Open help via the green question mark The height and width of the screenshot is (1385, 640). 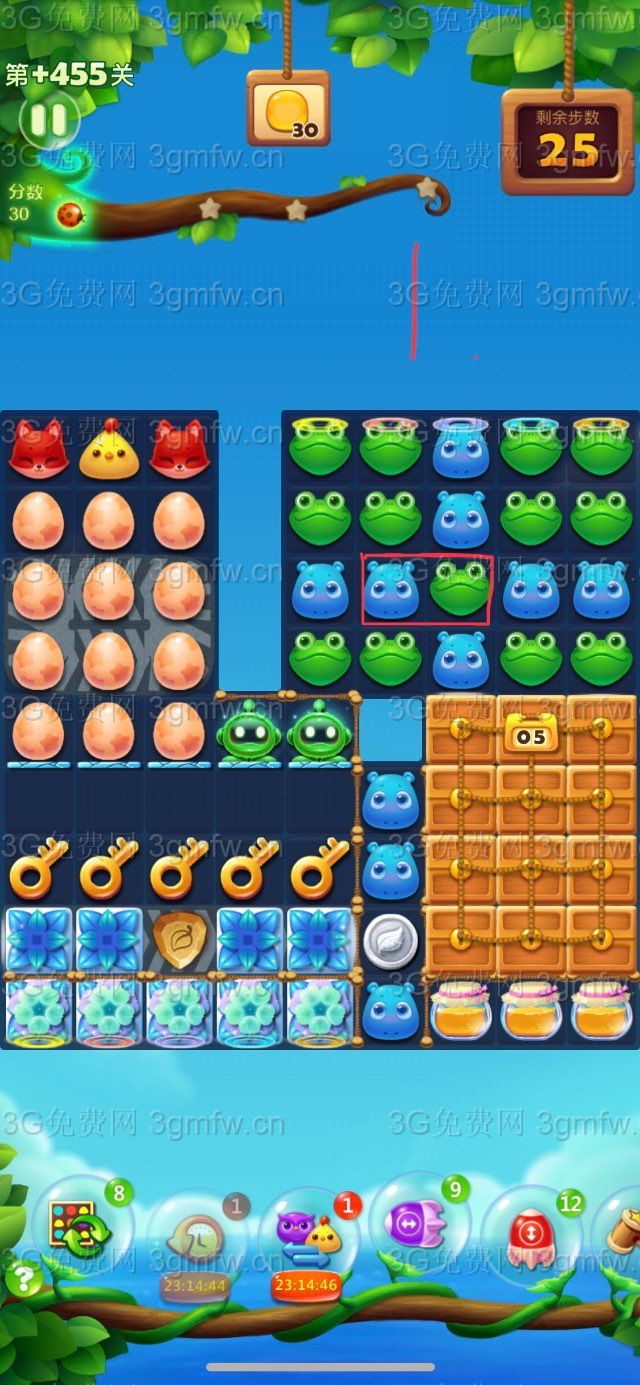(22, 1279)
